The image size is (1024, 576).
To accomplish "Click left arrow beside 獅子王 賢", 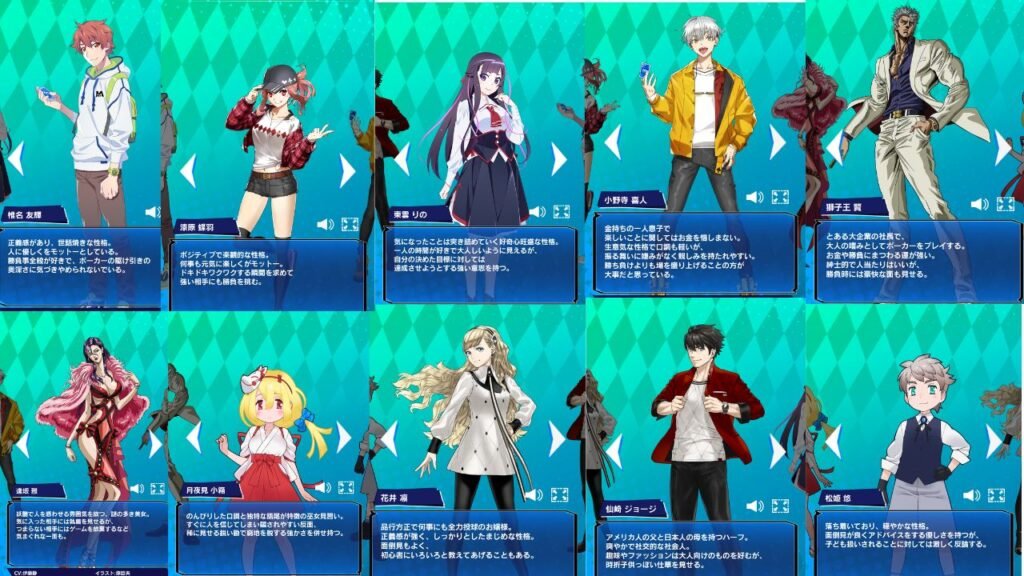I will click(x=835, y=148).
